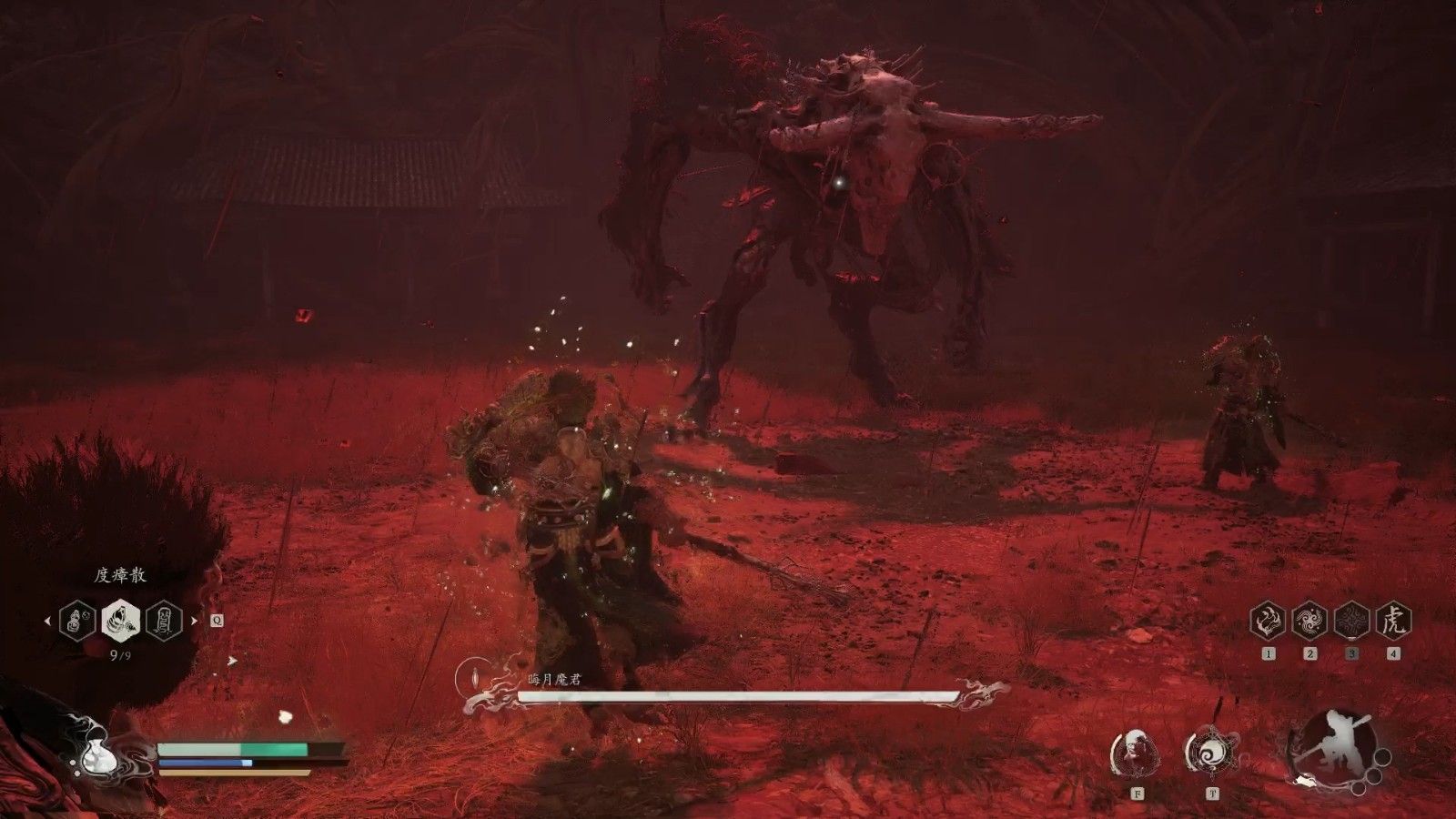The width and height of the screenshot is (1456, 819).
Task: Use the bald head spirit skill icon
Action: click(1136, 753)
